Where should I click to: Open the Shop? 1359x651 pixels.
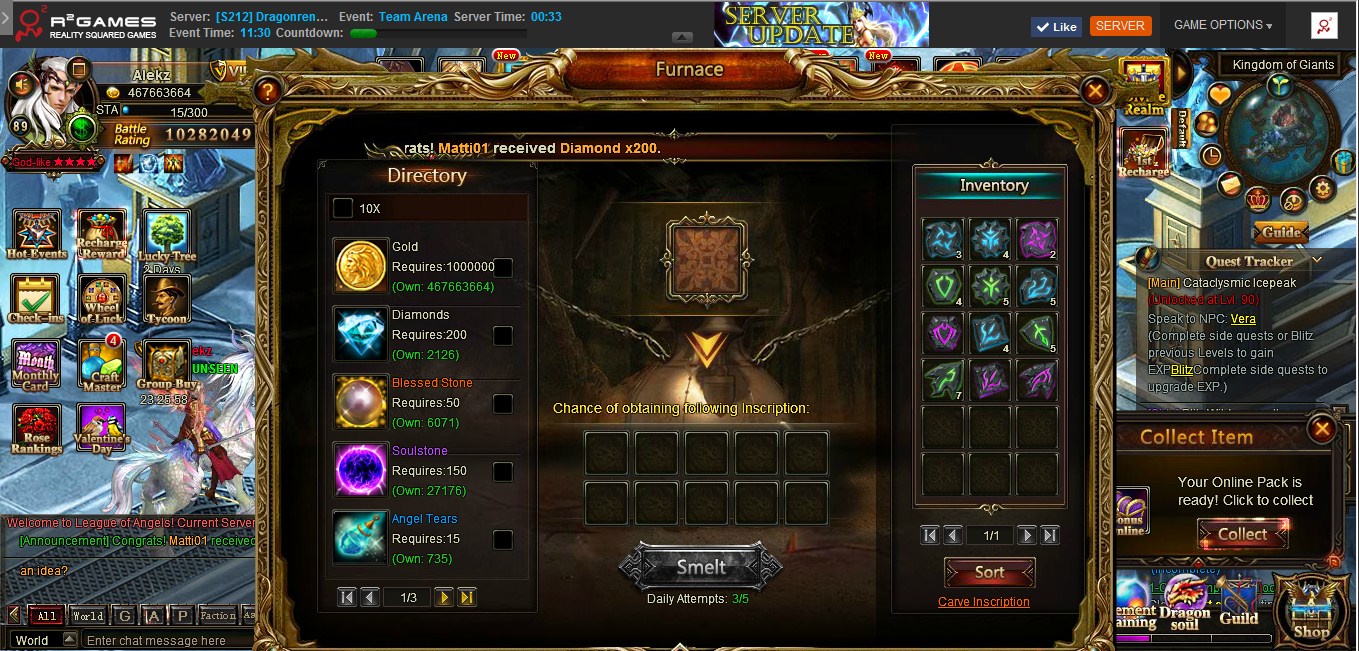[x=1311, y=608]
